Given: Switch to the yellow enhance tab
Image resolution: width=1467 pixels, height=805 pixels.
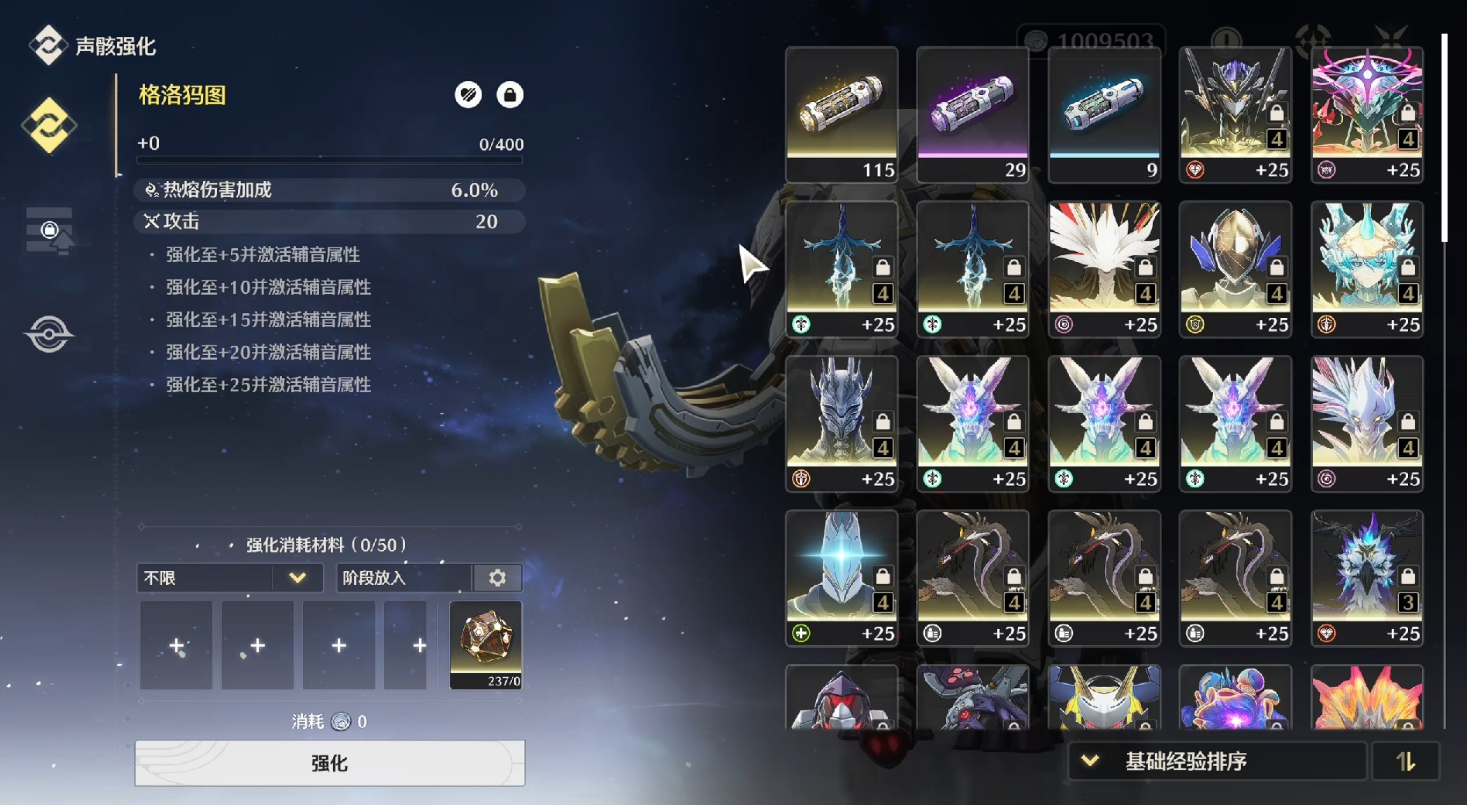Looking at the screenshot, I should (x=49, y=125).
